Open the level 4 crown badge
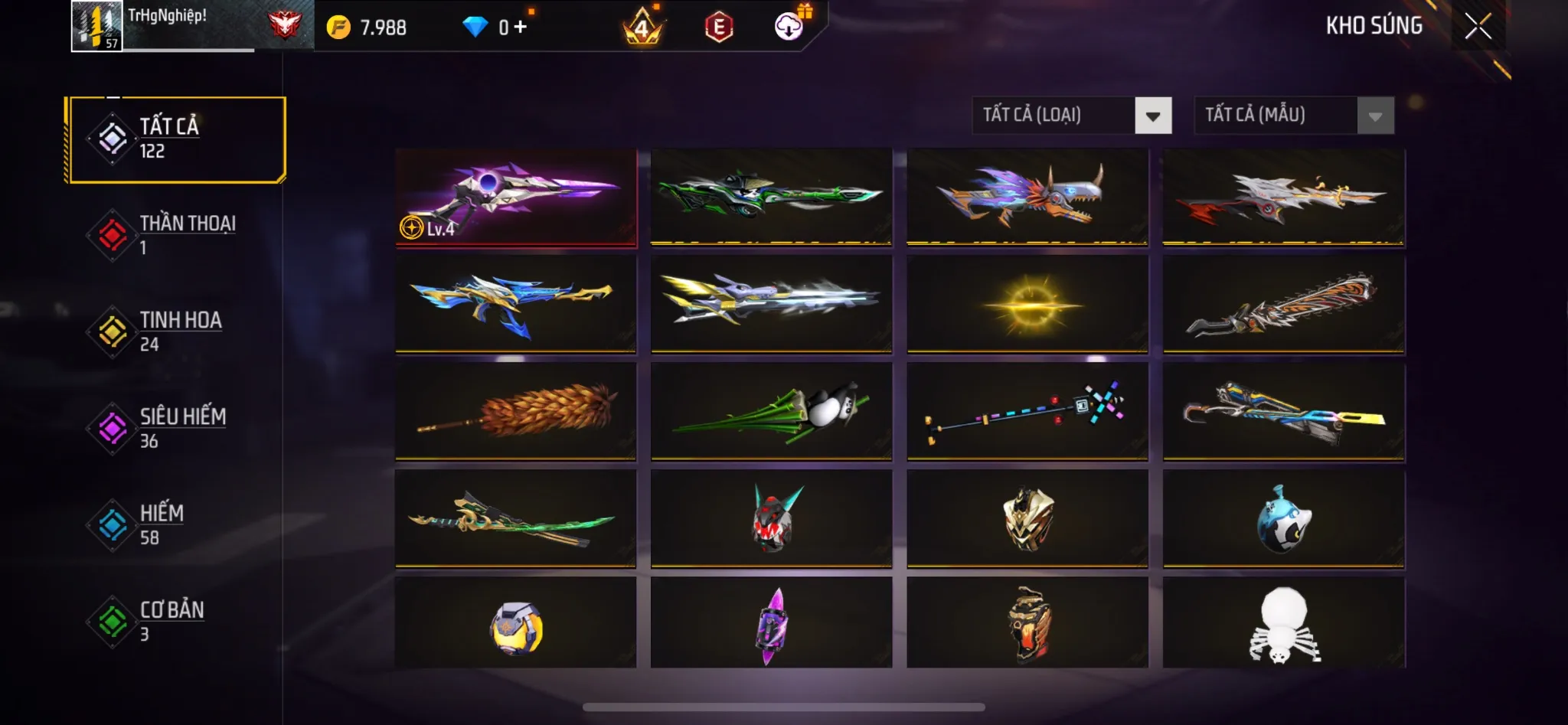This screenshot has height=725, width=1568. point(642,27)
